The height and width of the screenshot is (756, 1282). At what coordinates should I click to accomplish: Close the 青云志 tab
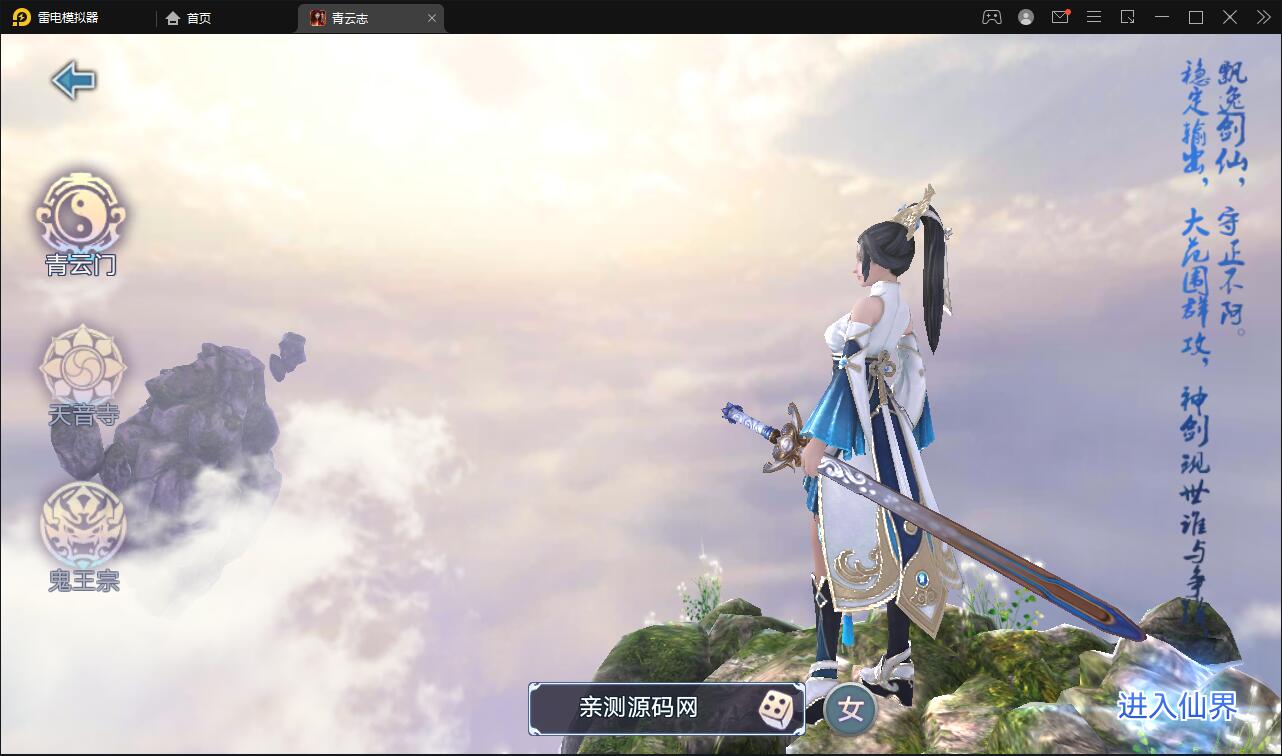(x=431, y=17)
